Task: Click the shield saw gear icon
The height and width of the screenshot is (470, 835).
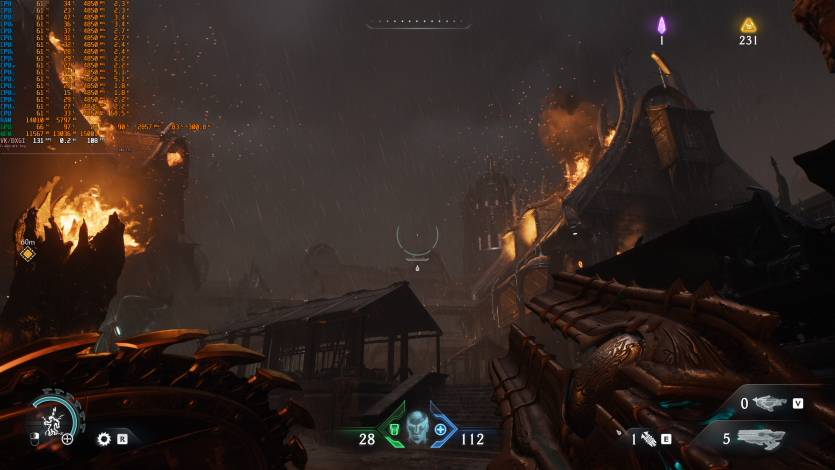Action: [x=104, y=438]
